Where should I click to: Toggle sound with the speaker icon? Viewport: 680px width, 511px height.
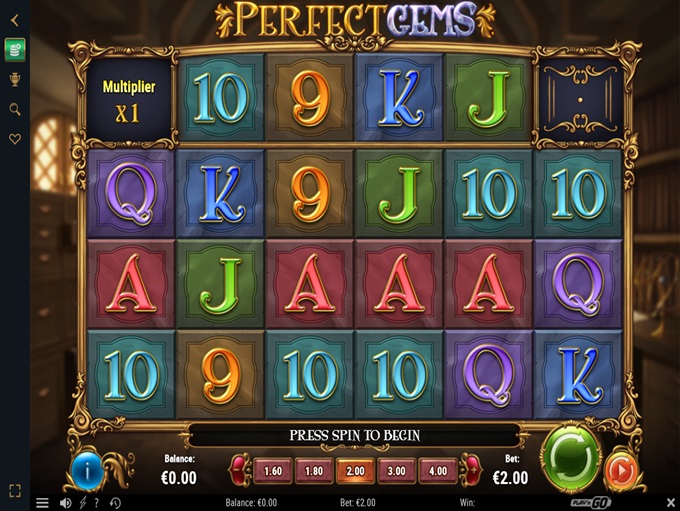pos(66,502)
